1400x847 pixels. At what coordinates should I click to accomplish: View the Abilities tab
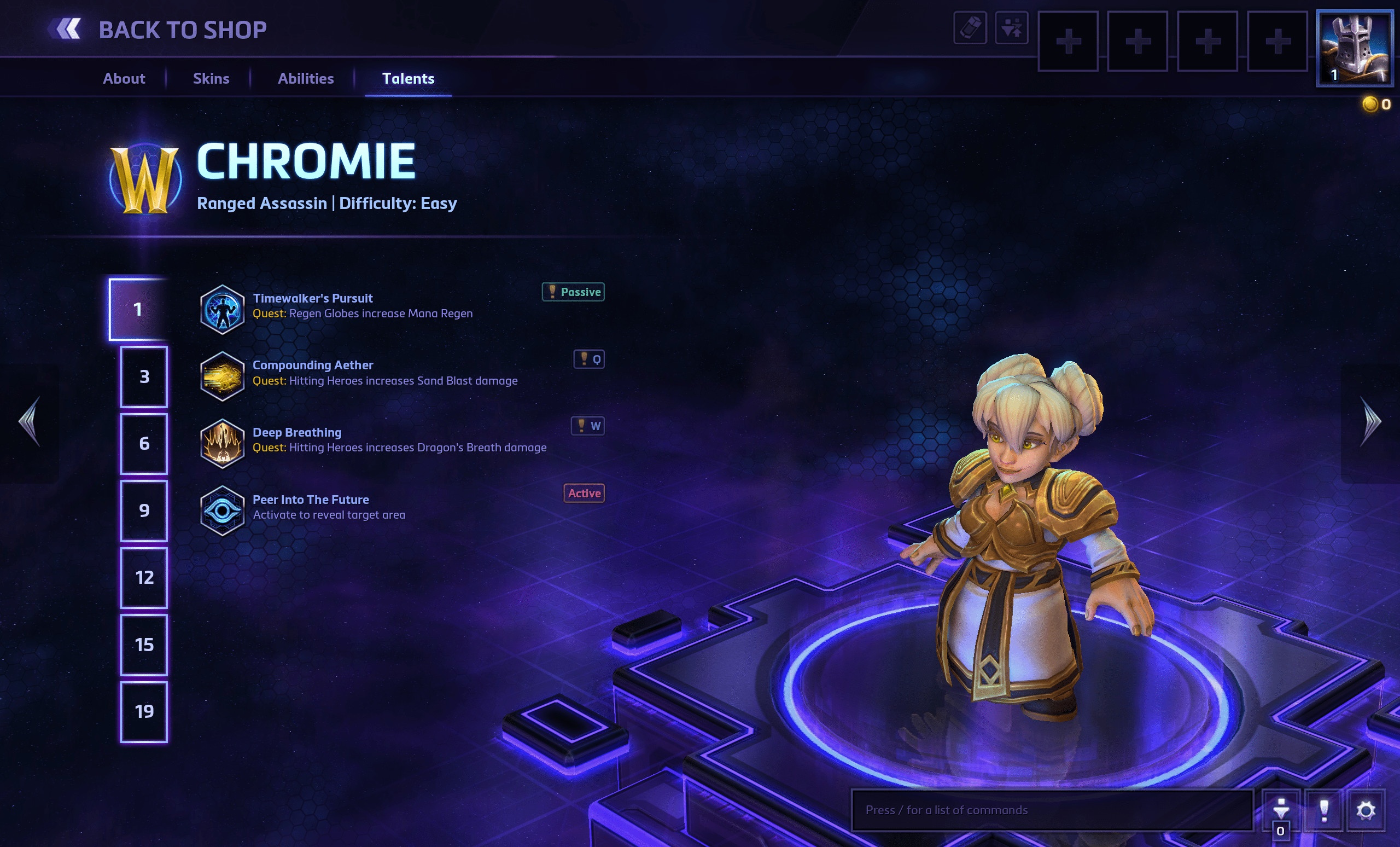[306, 78]
